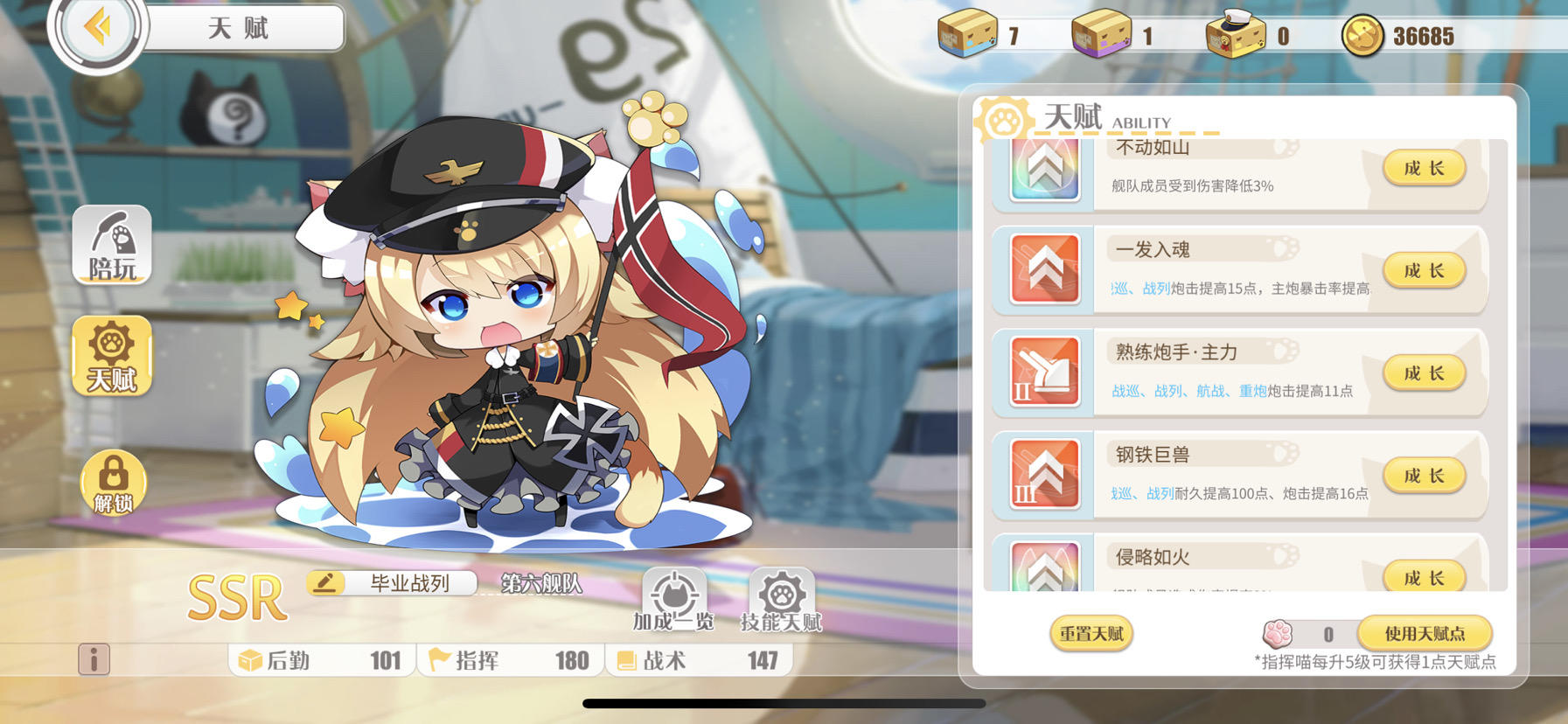Image resolution: width=1568 pixels, height=724 pixels.
Task: Tap the back arrow to exit the talent screen
Action: (x=99, y=27)
